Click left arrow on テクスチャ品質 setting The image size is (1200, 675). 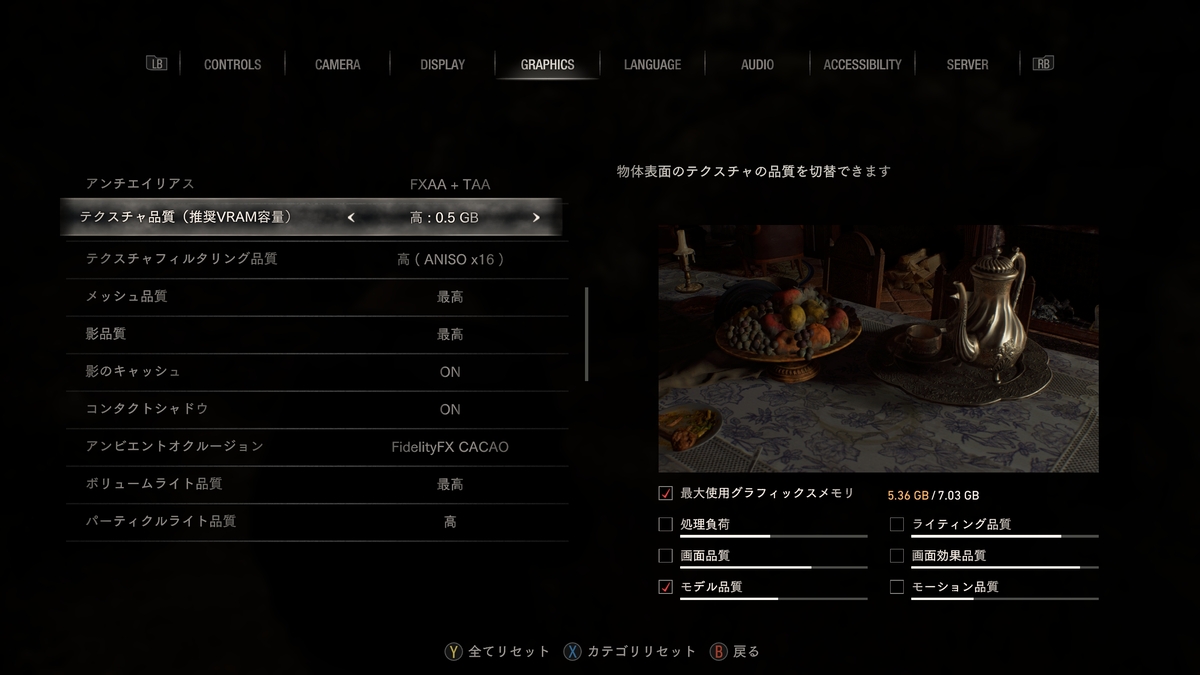pos(351,217)
